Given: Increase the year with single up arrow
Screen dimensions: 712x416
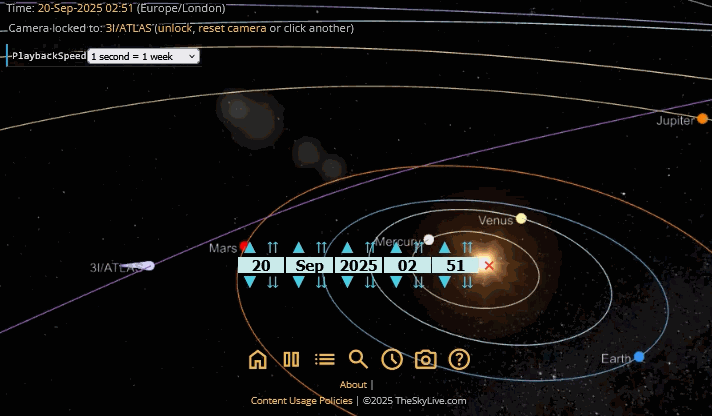Looking at the screenshot, I should (347, 247).
